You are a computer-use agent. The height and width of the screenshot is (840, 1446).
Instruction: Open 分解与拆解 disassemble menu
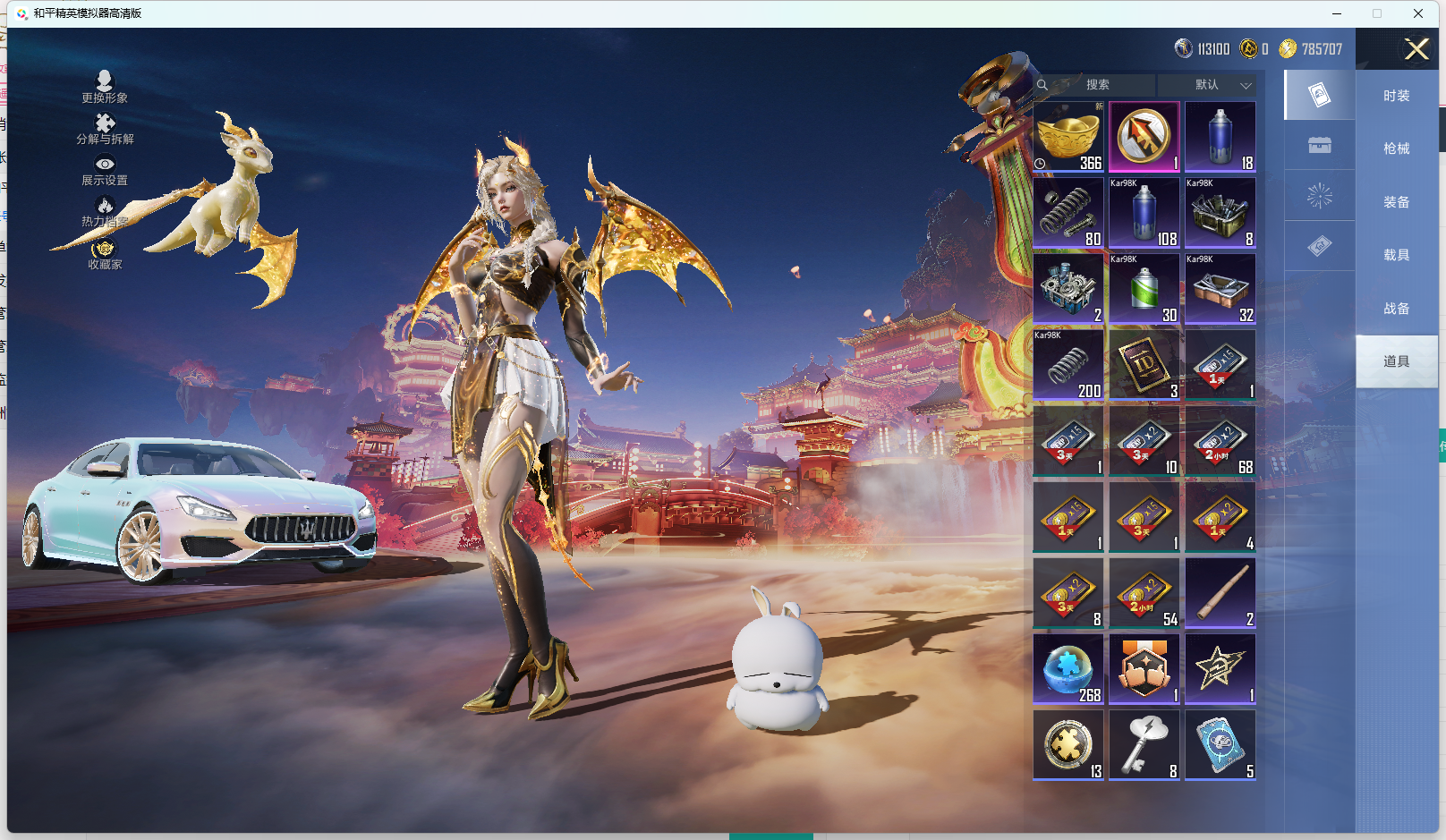pos(105,128)
